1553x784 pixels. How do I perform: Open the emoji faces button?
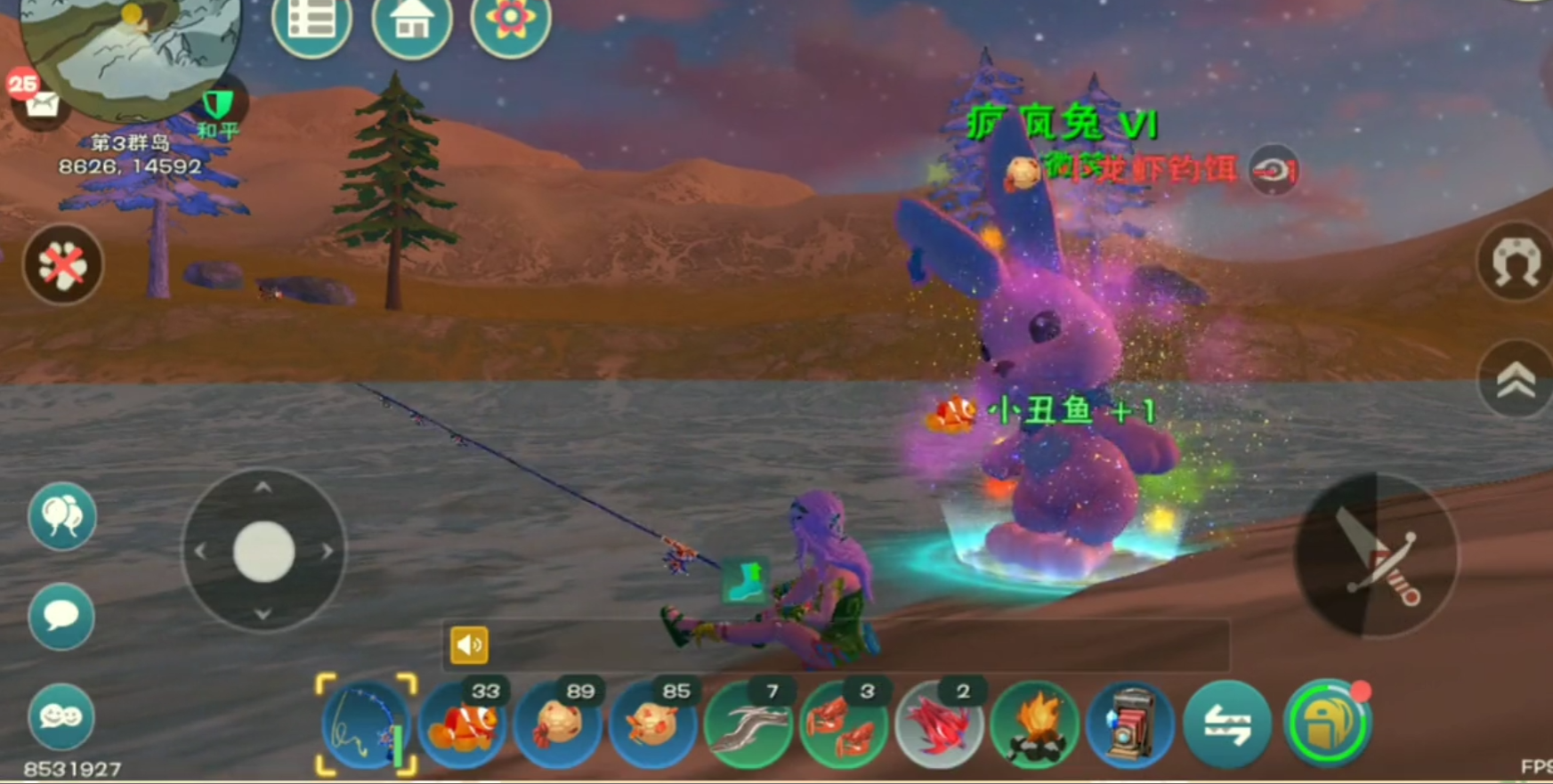[61, 716]
